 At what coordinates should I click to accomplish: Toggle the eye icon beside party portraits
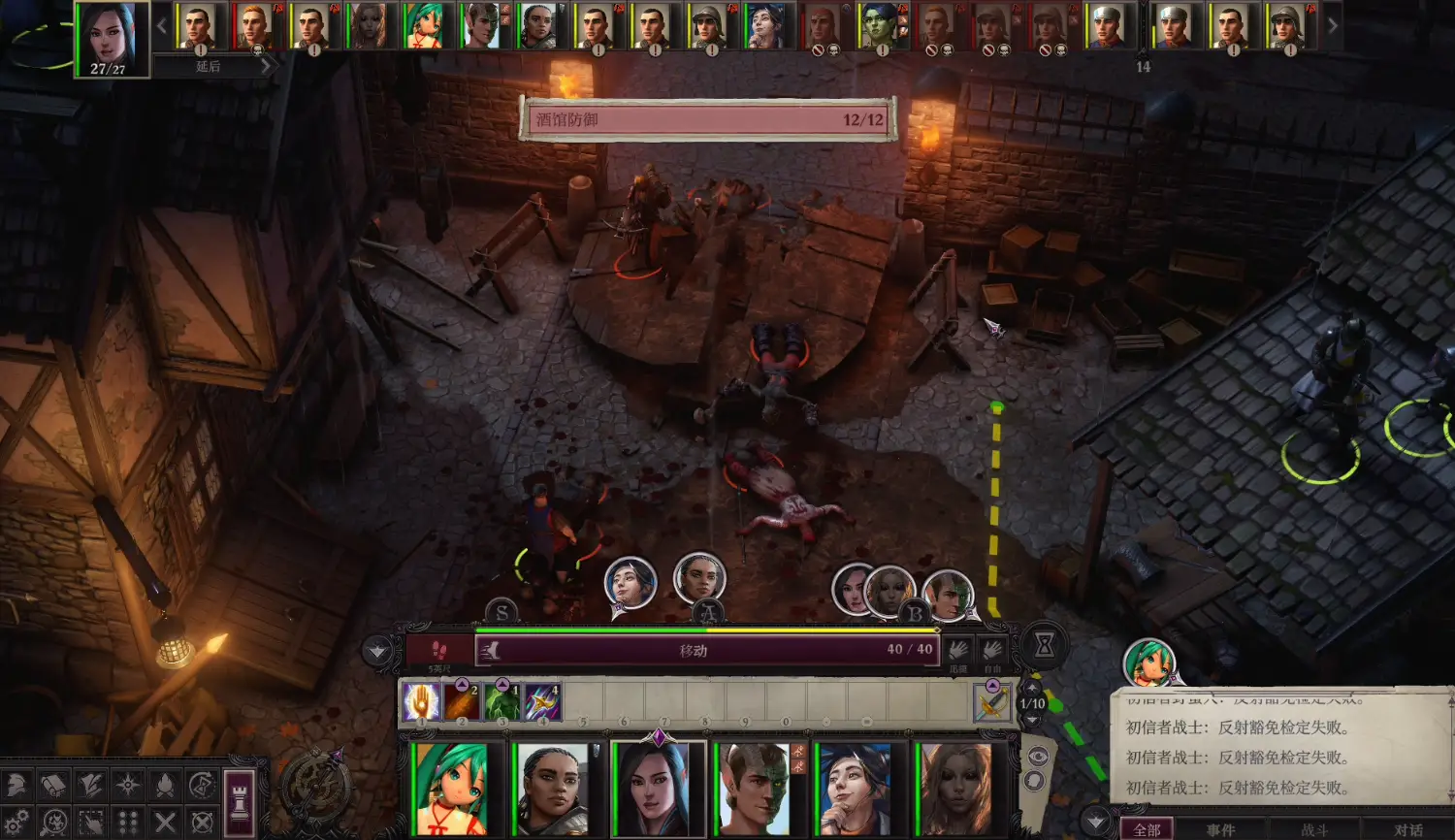(x=1037, y=757)
